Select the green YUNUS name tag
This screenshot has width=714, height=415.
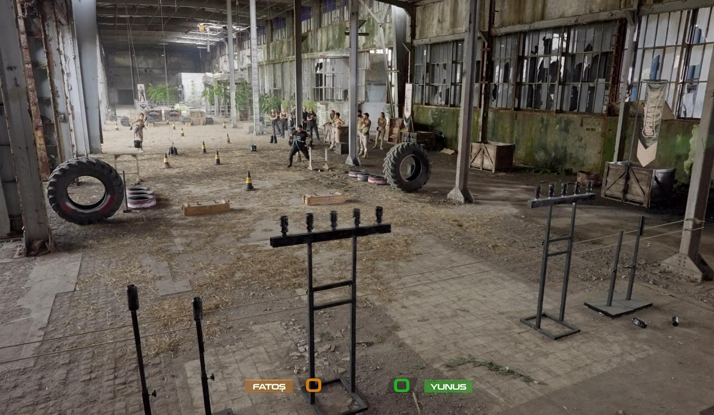(x=447, y=386)
